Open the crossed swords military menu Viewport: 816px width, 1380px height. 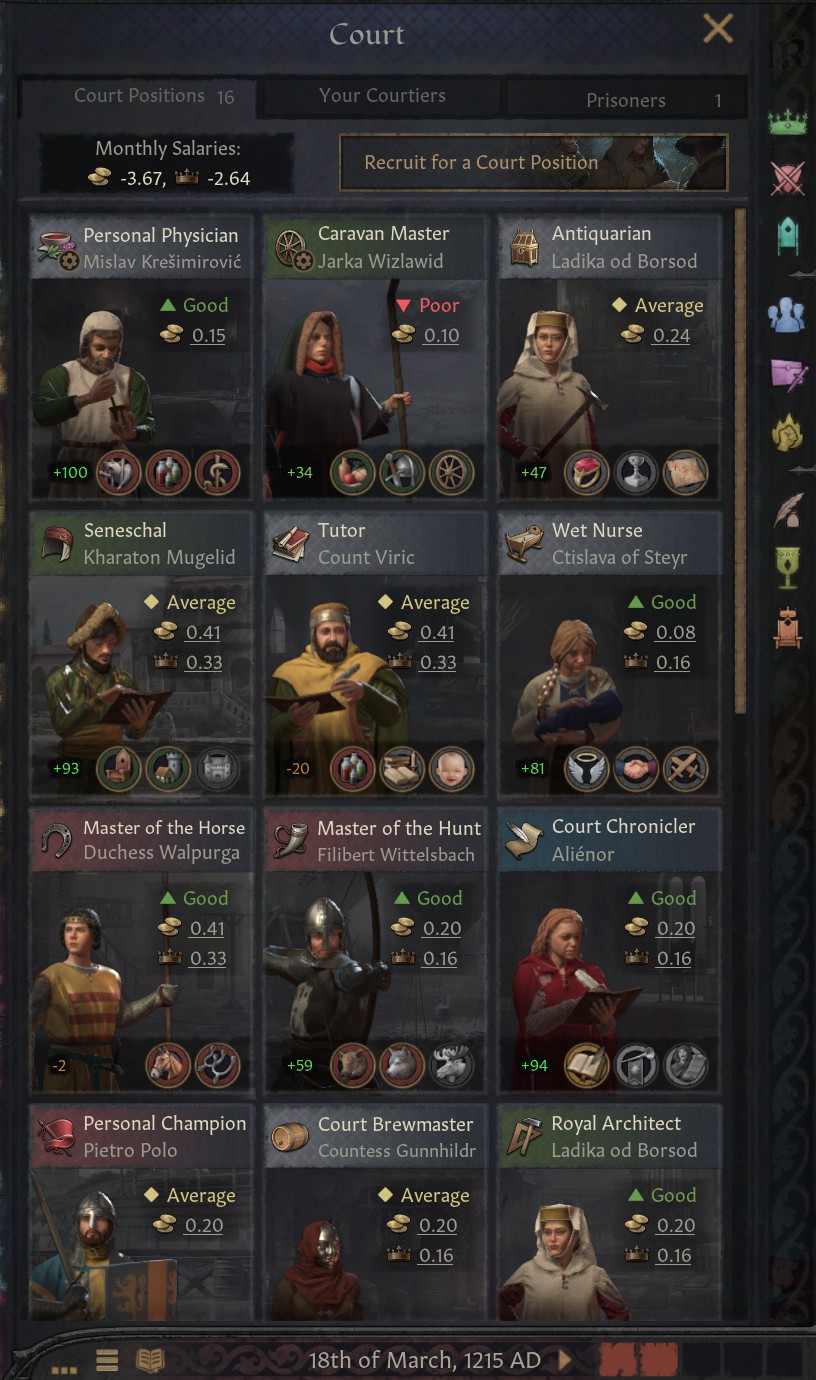coord(787,179)
